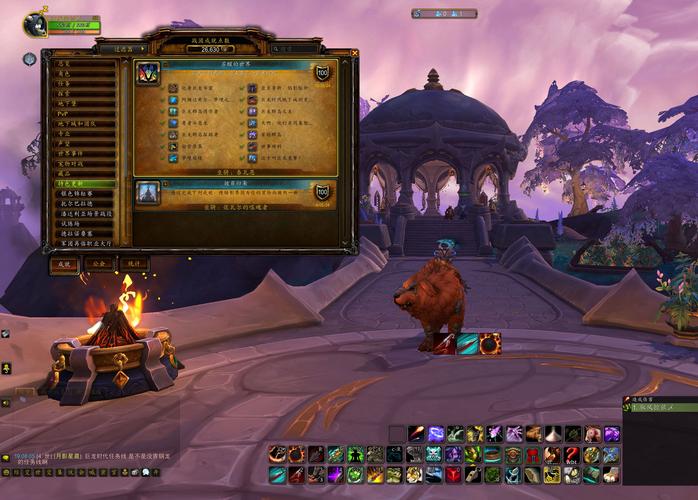Open the 过滤器 filter dropdown
The image size is (698, 500).
pyautogui.click(x=125, y=48)
